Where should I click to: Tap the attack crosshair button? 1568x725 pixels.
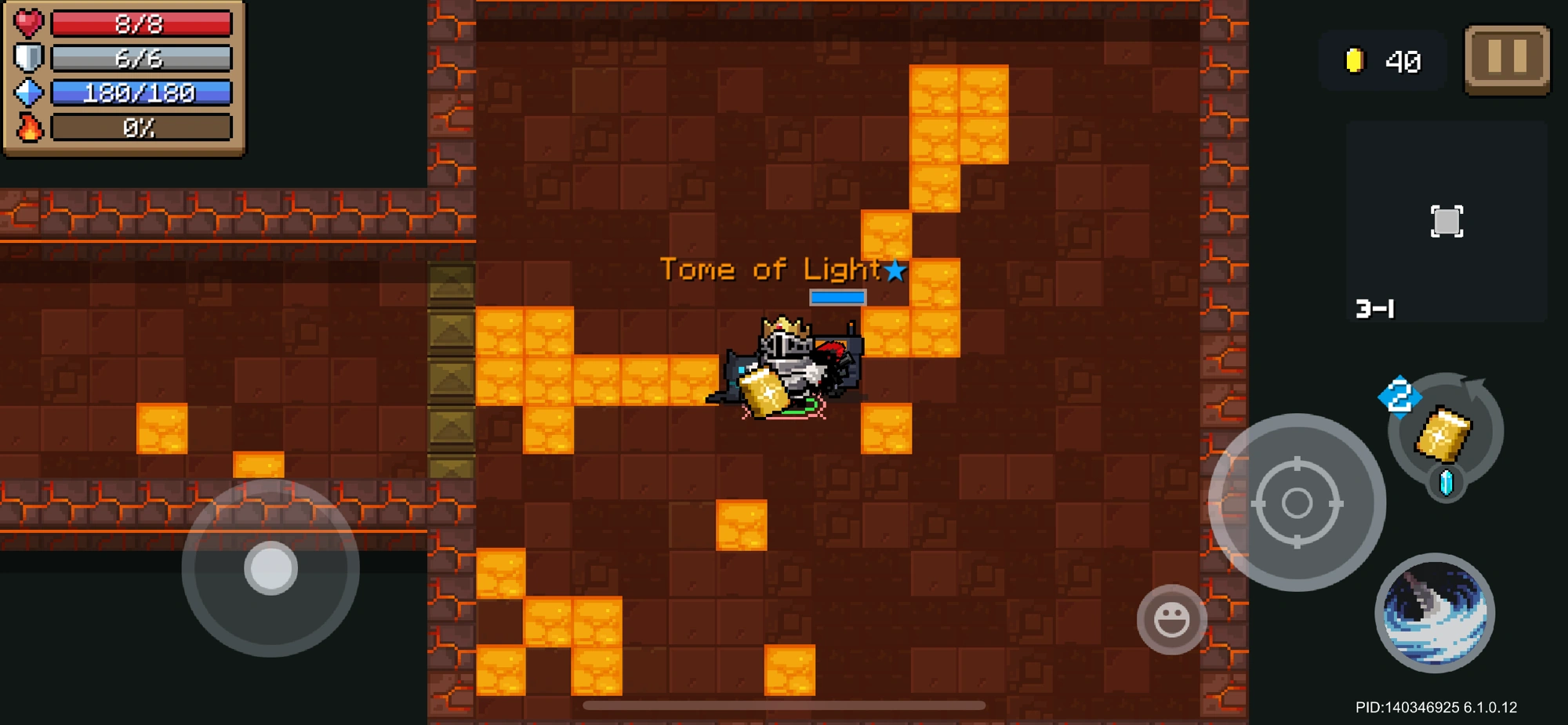1298,502
